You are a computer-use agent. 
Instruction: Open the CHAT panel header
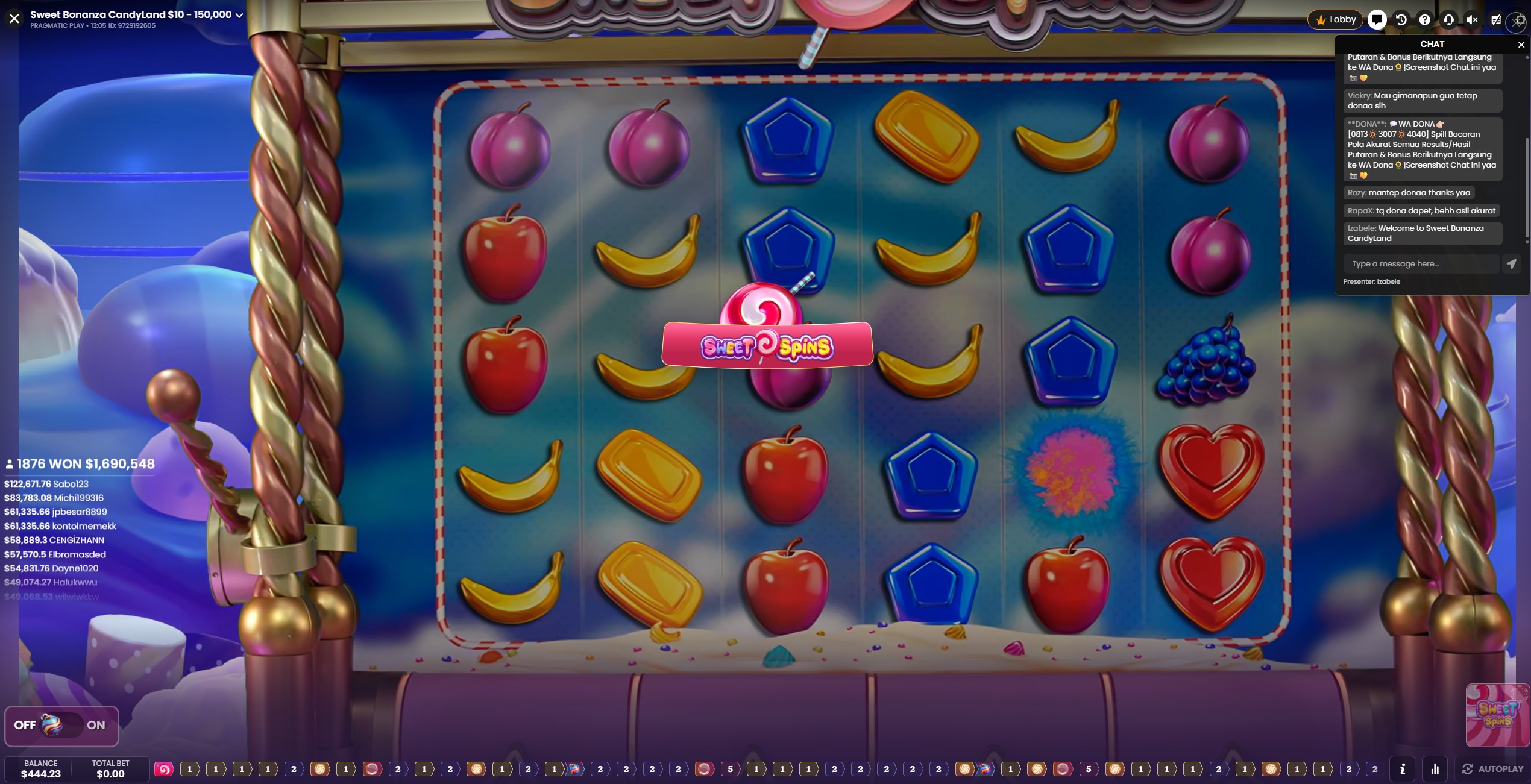click(1432, 44)
